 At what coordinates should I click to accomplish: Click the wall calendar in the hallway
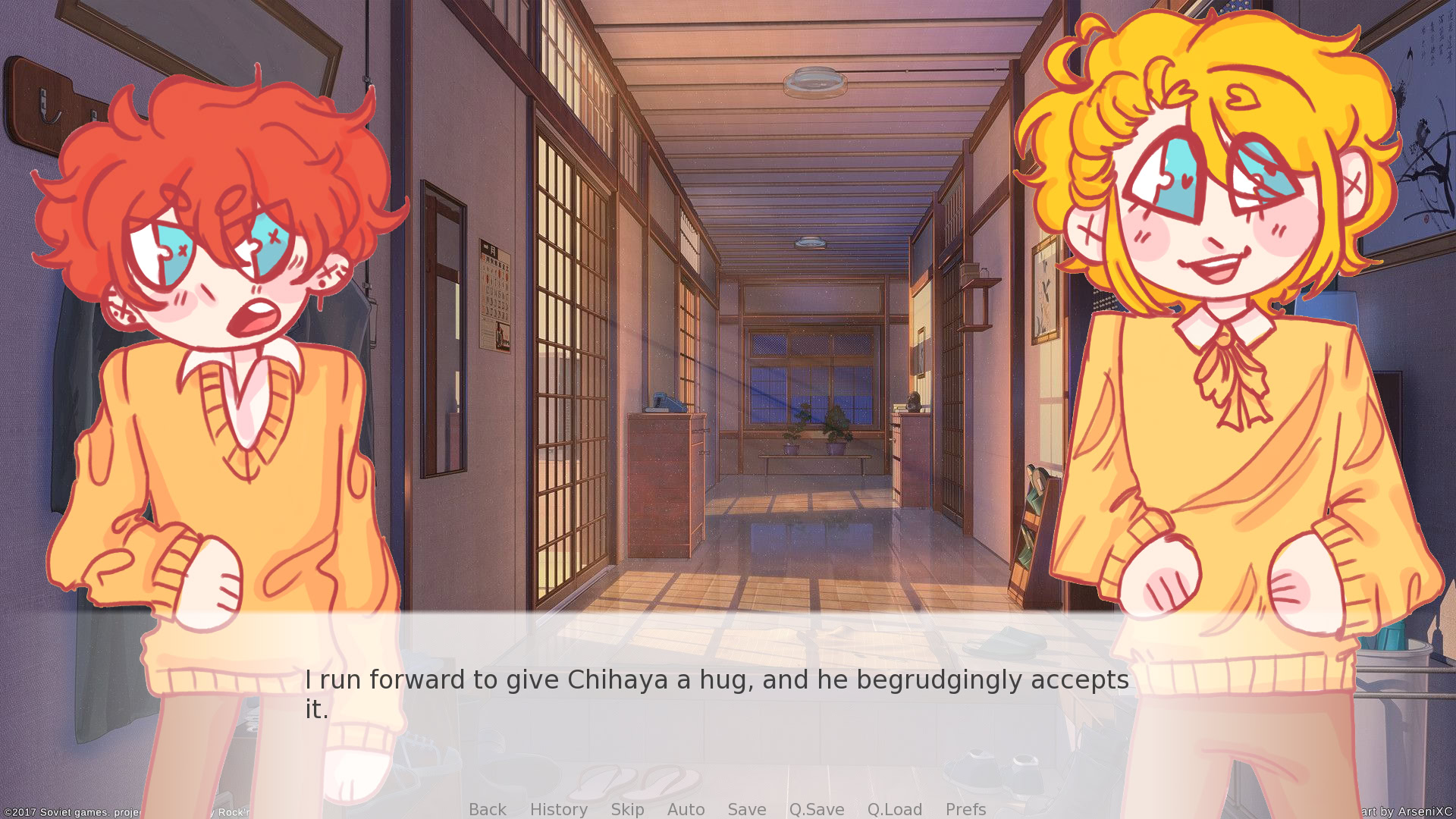[494, 296]
